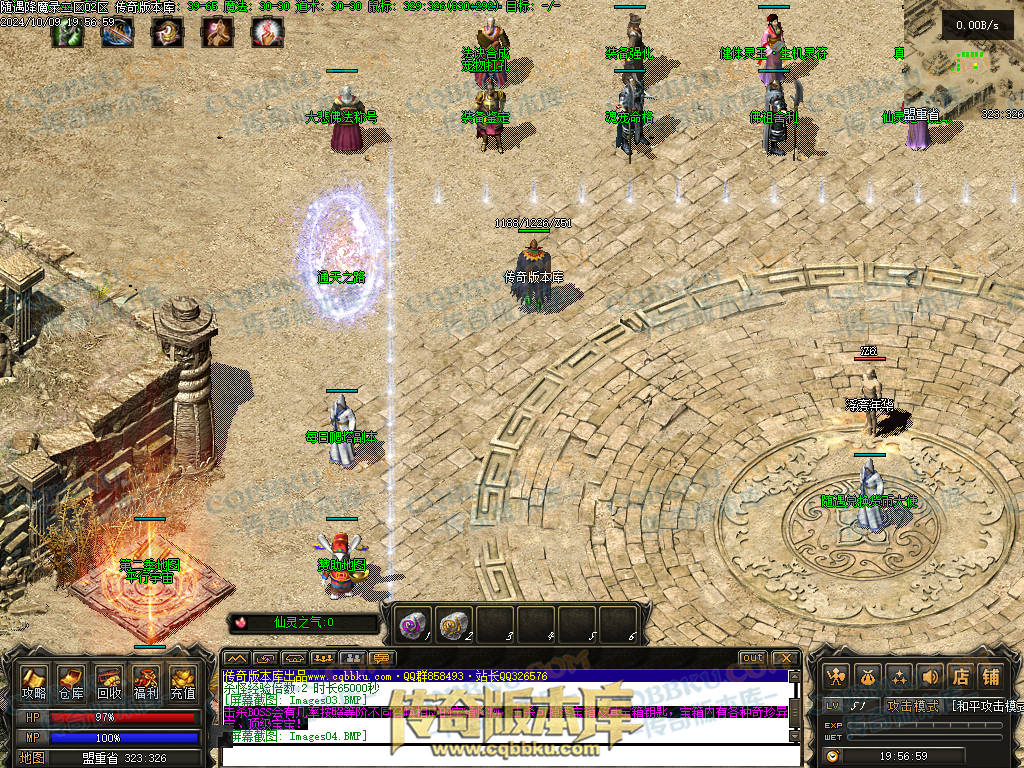Toggle the sound speaker icon
The width and height of the screenshot is (1024, 768).
tap(930, 677)
